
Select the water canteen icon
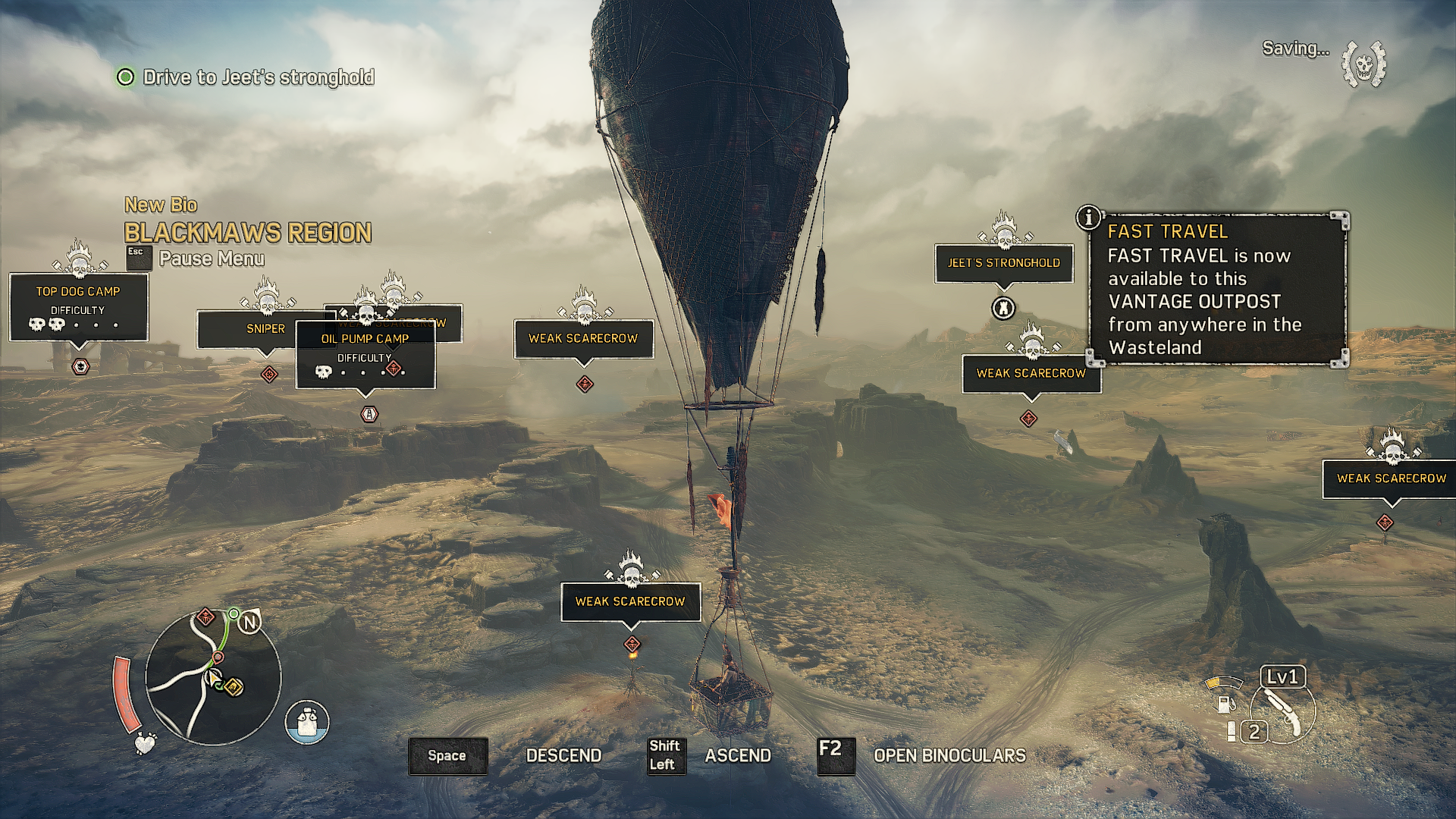[x=307, y=721]
